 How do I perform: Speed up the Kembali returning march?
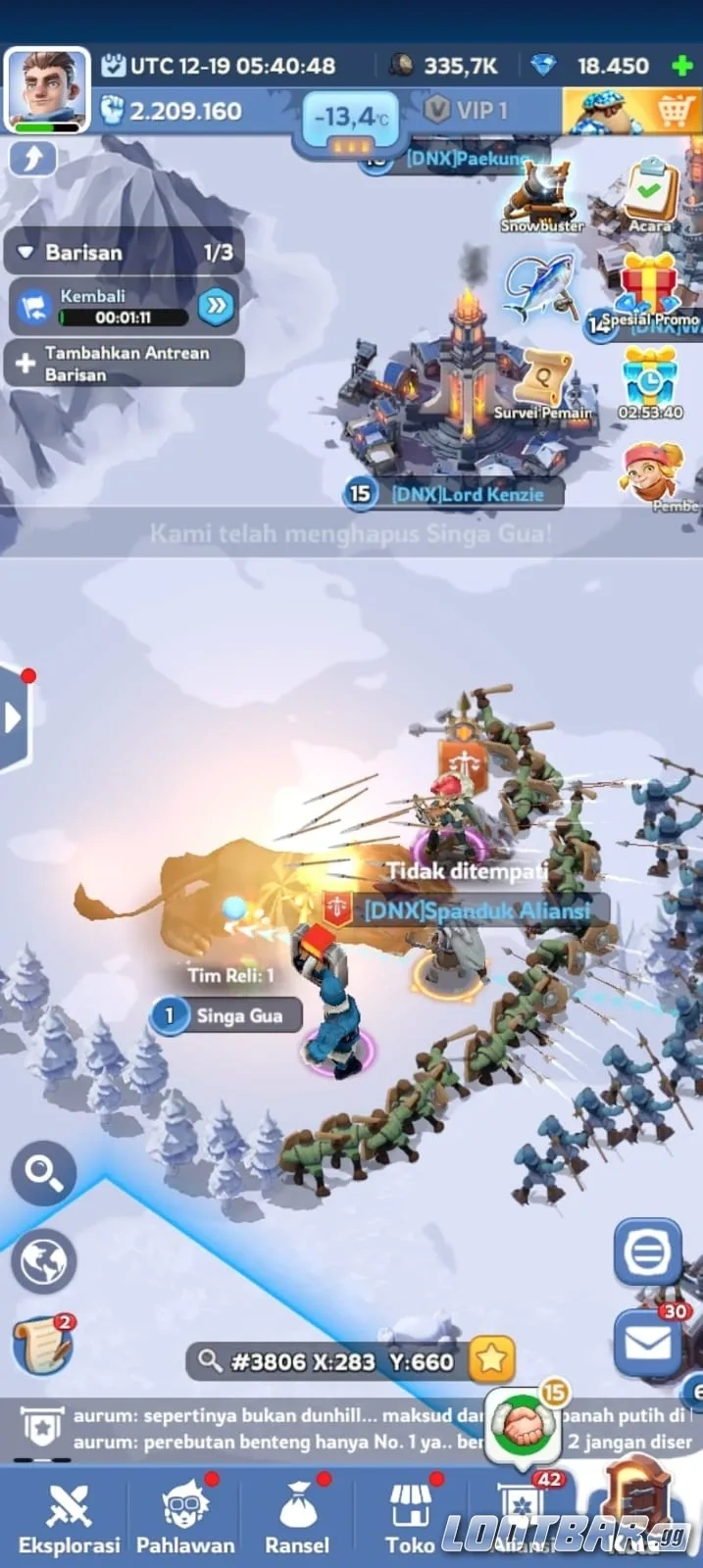[216, 306]
